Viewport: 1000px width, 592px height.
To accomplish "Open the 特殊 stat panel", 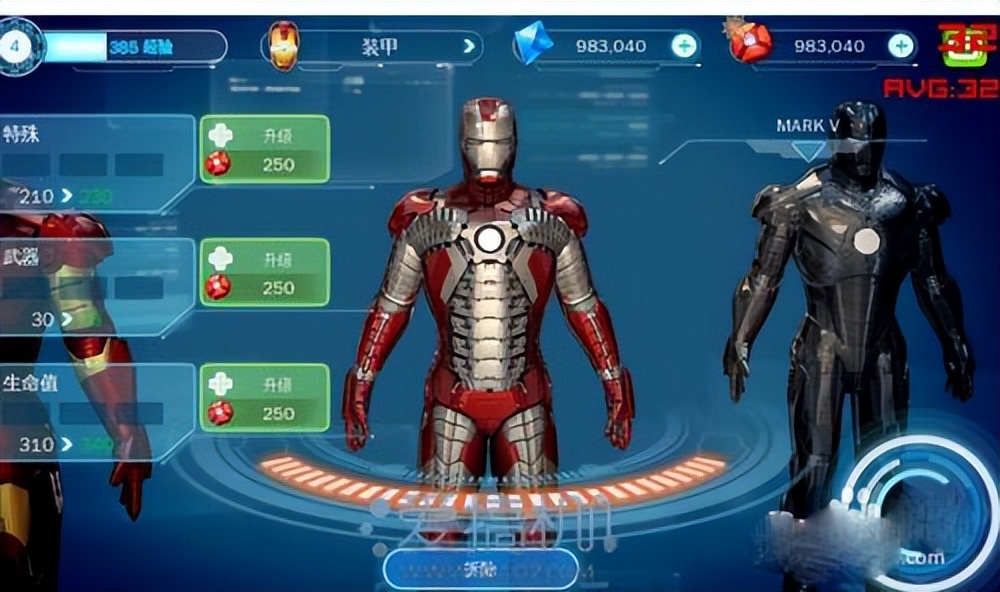I will tap(95, 162).
